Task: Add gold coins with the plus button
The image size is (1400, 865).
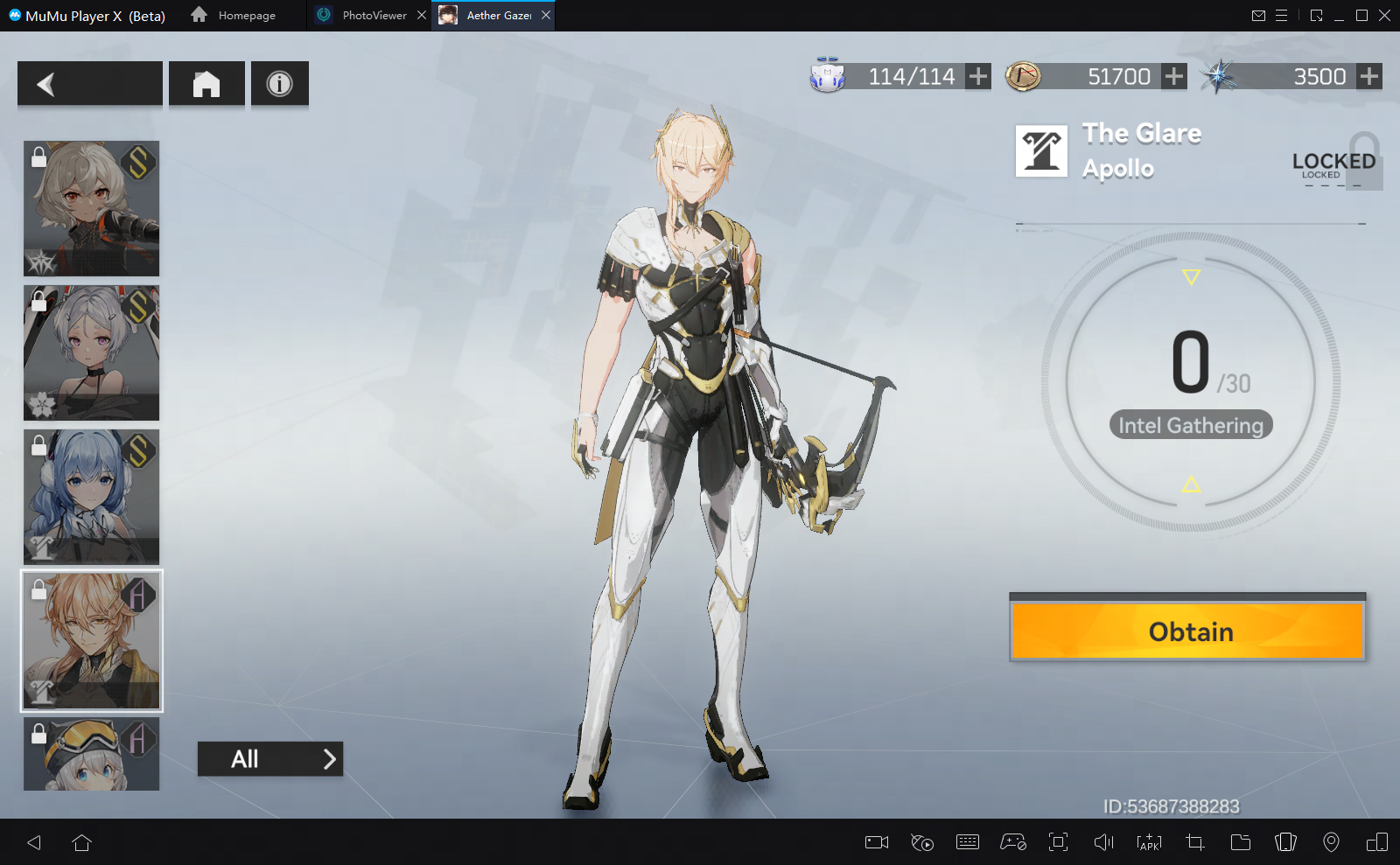Action: [1174, 77]
